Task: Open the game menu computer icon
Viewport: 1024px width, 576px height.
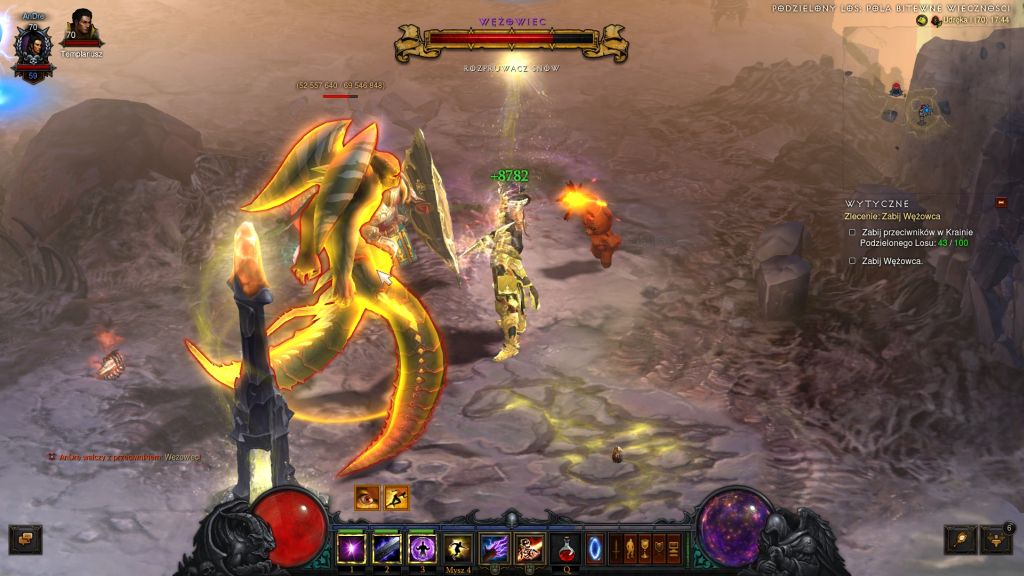Action: [x=674, y=548]
